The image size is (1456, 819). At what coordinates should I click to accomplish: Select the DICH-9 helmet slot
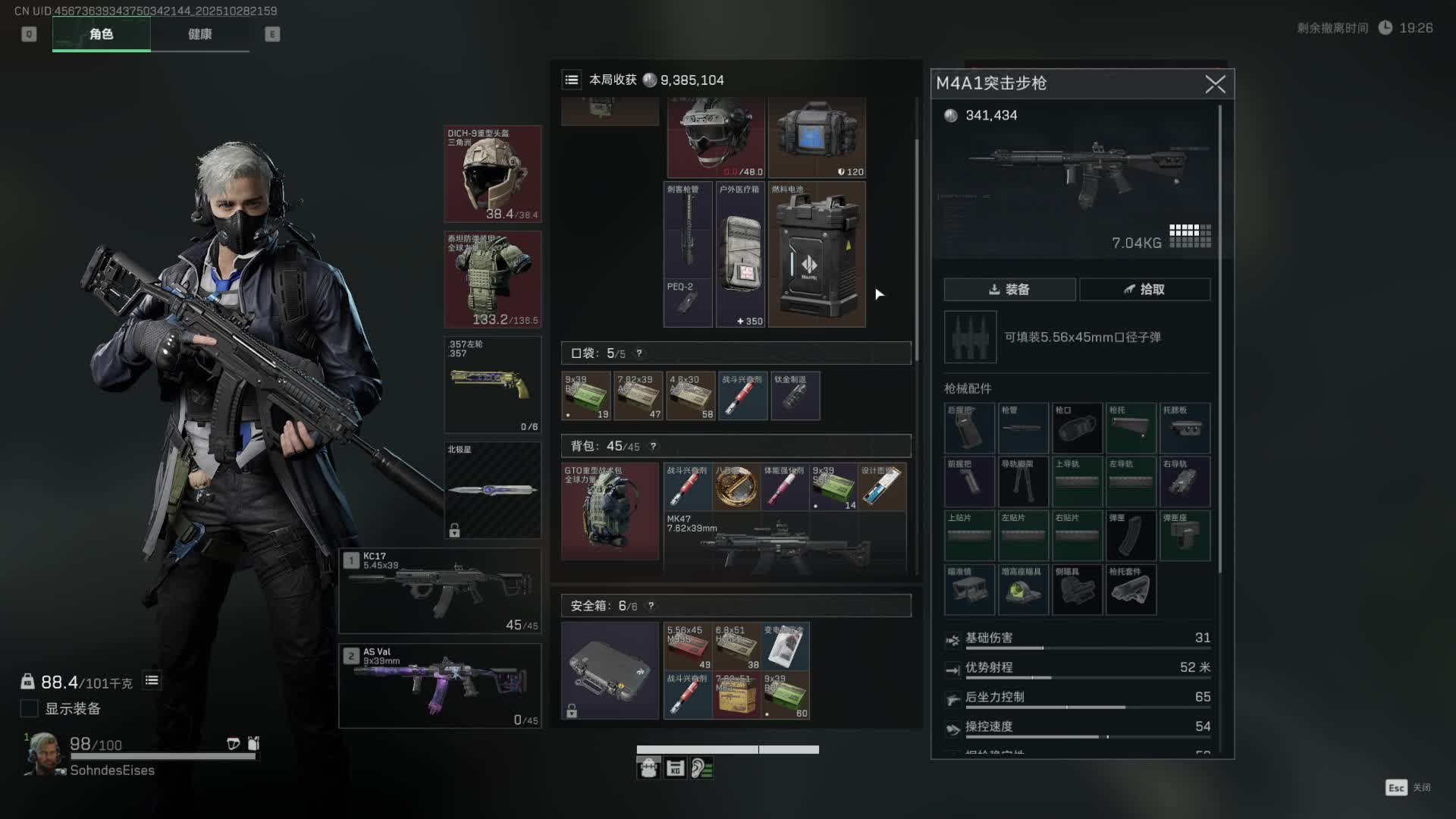coord(493,174)
